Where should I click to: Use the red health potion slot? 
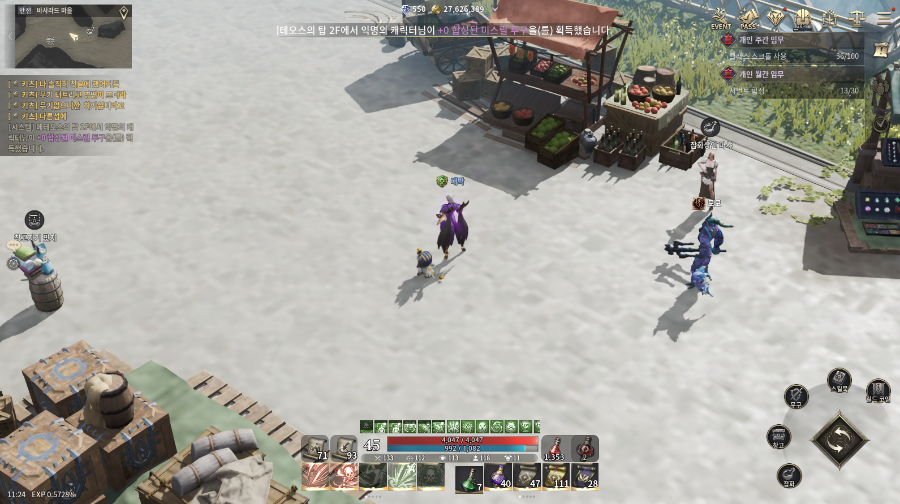555,448
